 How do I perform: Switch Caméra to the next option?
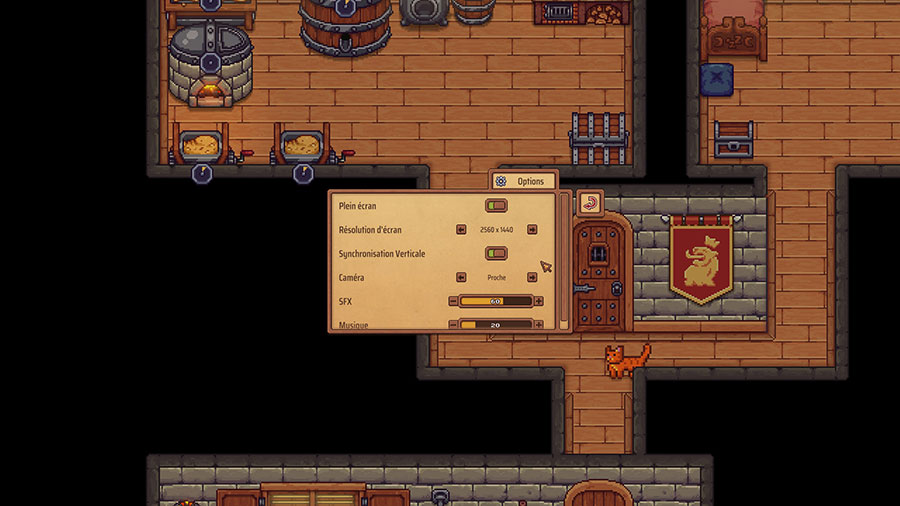tap(532, 277)
